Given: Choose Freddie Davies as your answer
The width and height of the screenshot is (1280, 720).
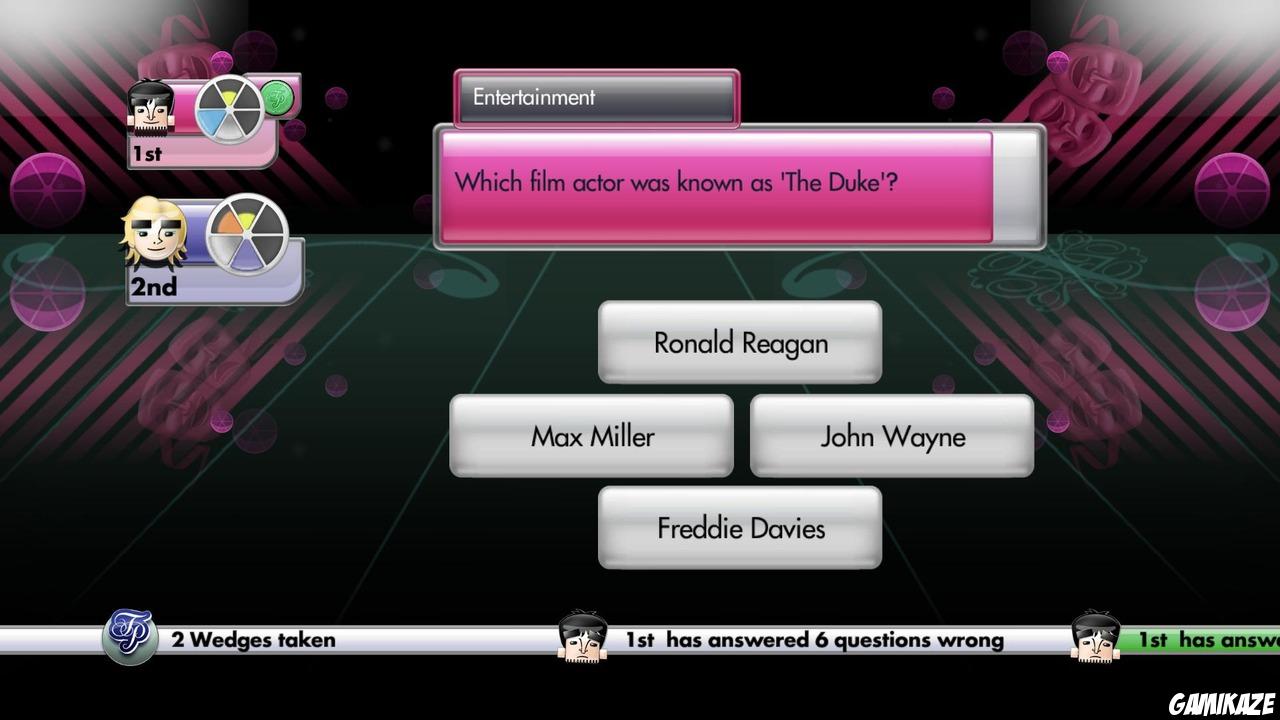Looking at the screenshot, I should 739,528.
